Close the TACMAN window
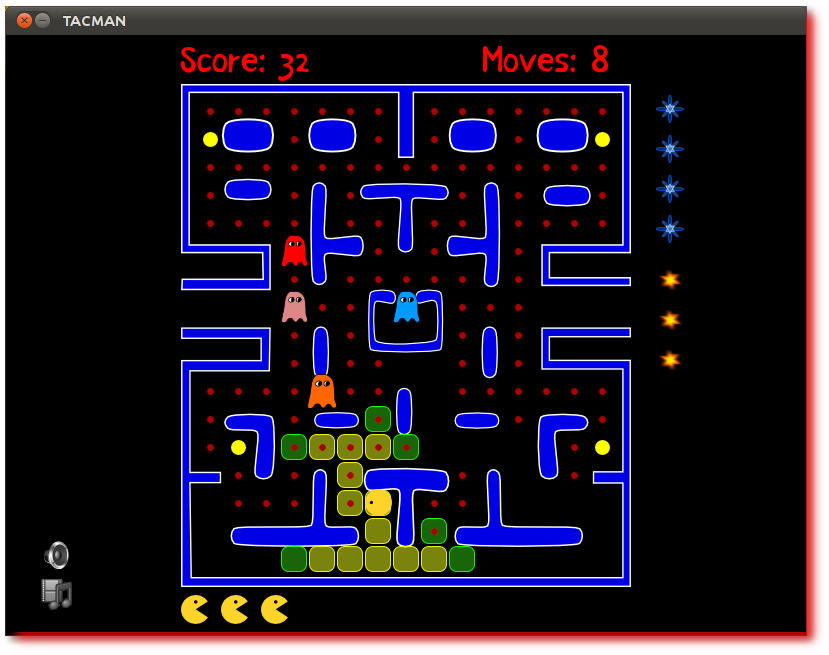The image size is (829, 655). pyautogui.click(x=24, y=20)
